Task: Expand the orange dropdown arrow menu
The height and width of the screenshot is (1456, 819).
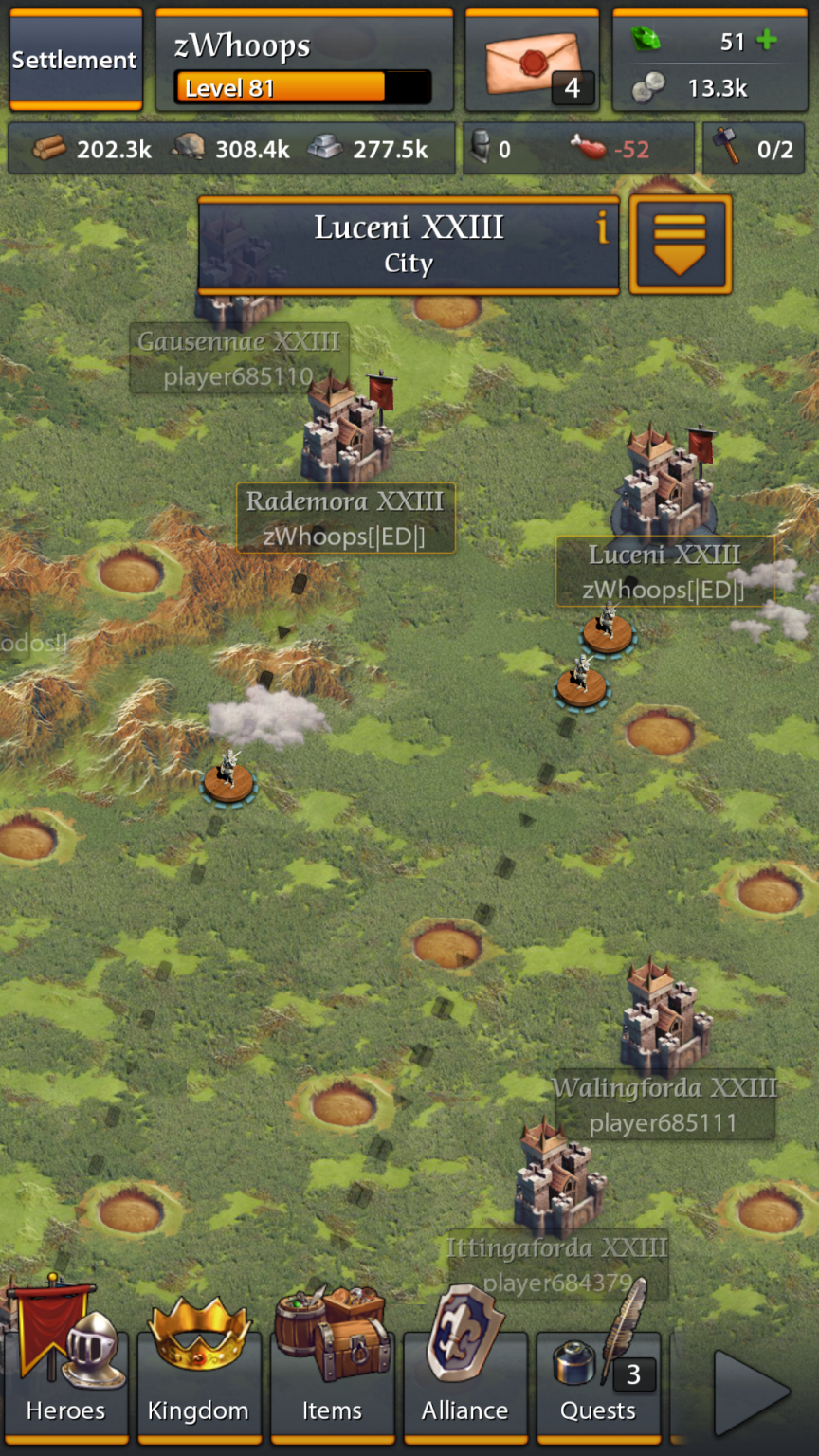Action: click(680, 245)
